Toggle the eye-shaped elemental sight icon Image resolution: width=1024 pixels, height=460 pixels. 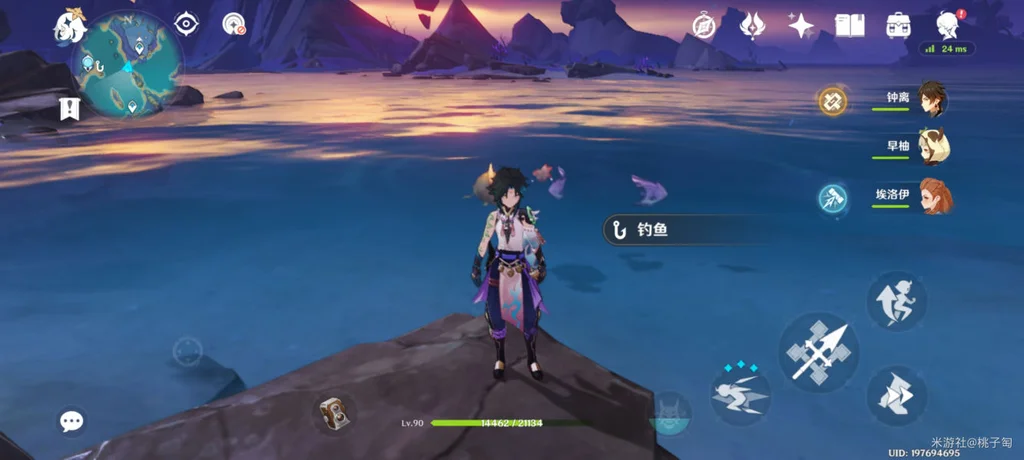tap(186, 24)
